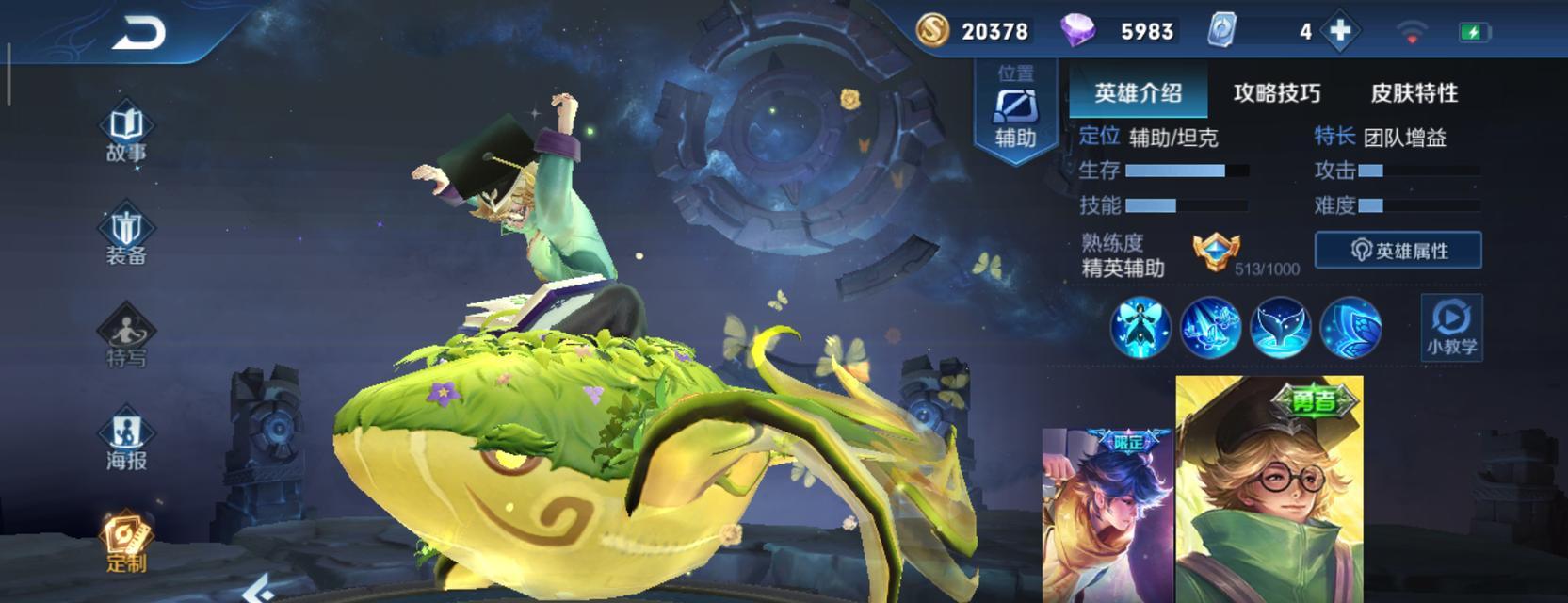Tap the gold coin currency icon
Viewport: 1568px width, 603px height.
(x=932, y=31)
